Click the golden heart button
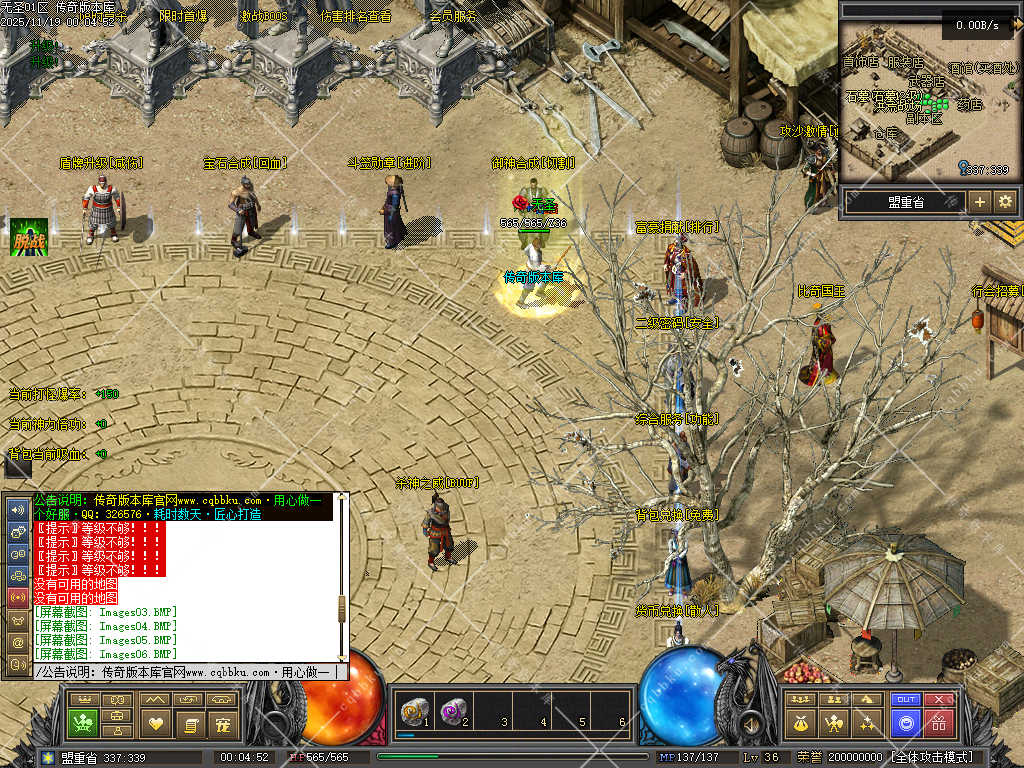The image size is (1024, 768). tap(155, 722)
